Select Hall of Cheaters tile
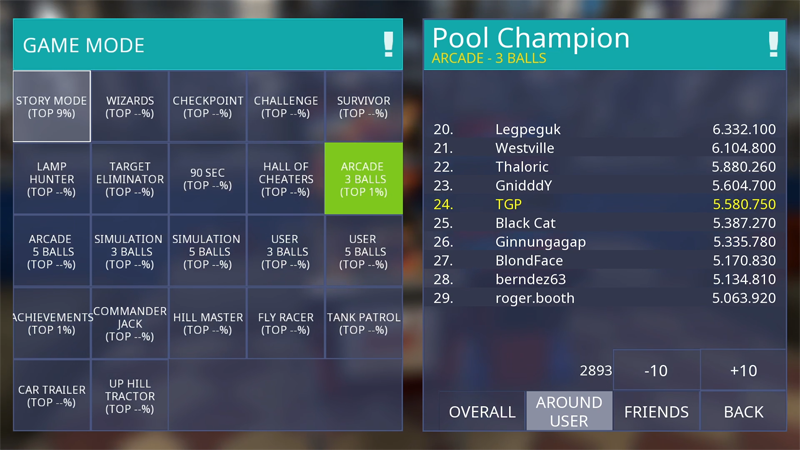 click(286, 179)
